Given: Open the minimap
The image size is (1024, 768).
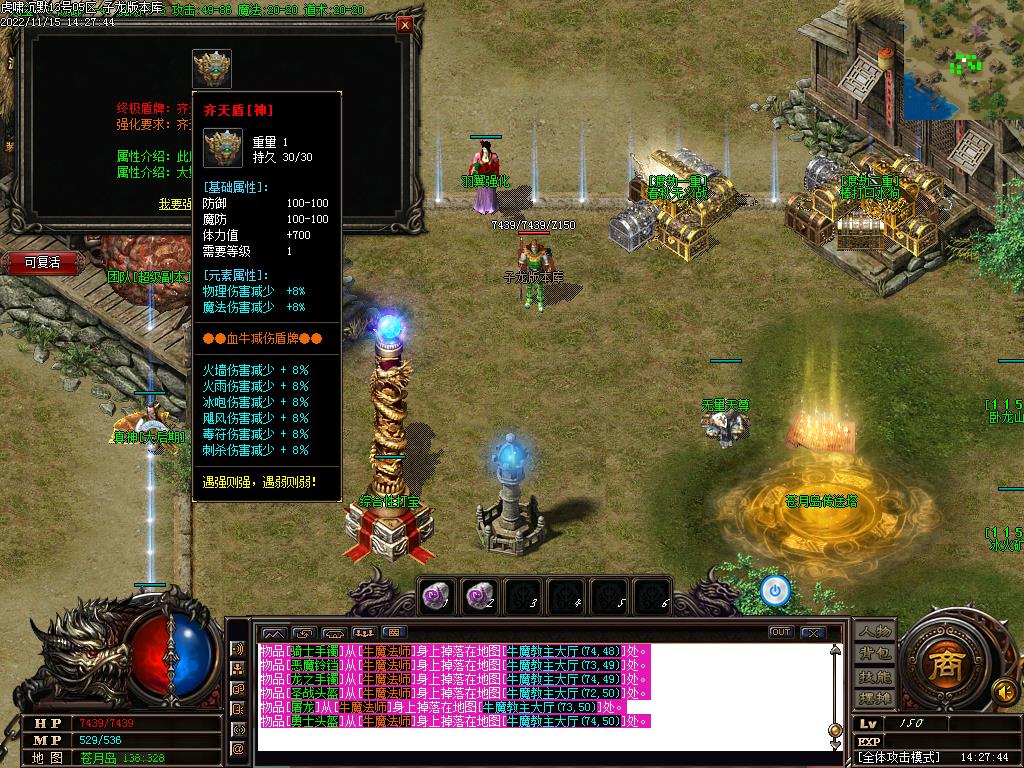Looking at the screenshot, I should pos(963,59).
